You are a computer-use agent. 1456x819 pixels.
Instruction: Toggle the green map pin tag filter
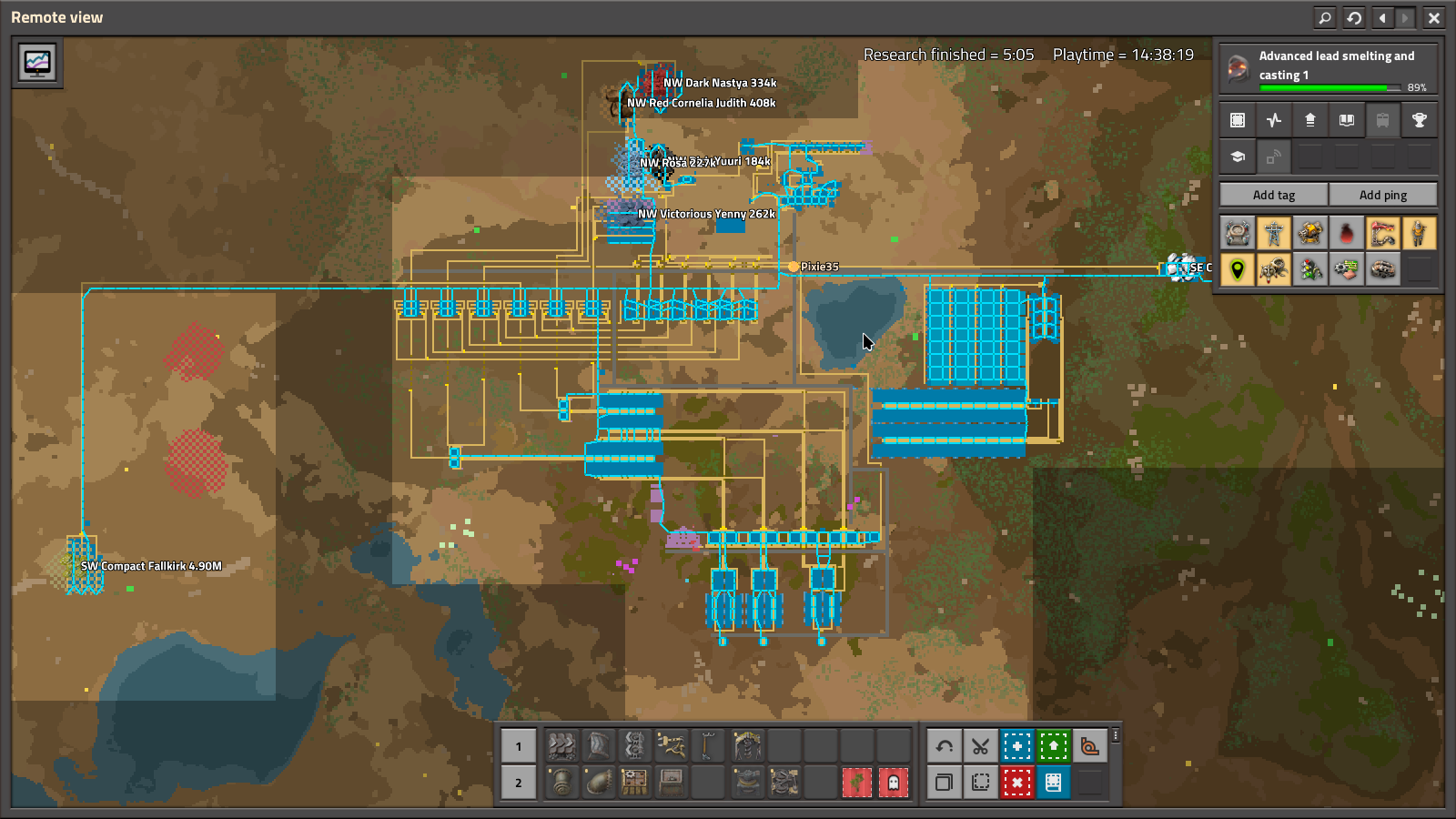(1237, 269)
